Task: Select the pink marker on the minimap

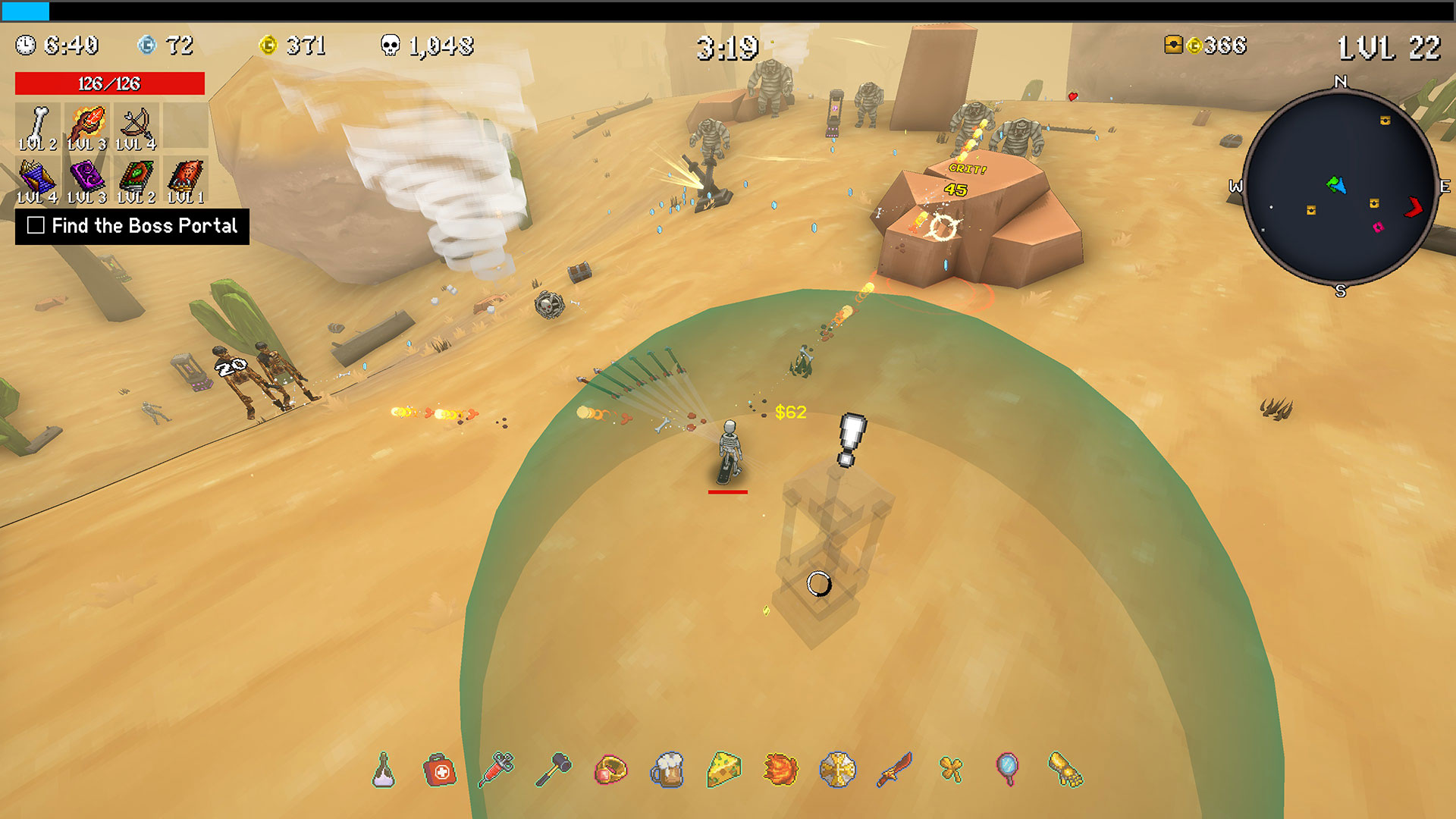Action: tap(1378, 227)
